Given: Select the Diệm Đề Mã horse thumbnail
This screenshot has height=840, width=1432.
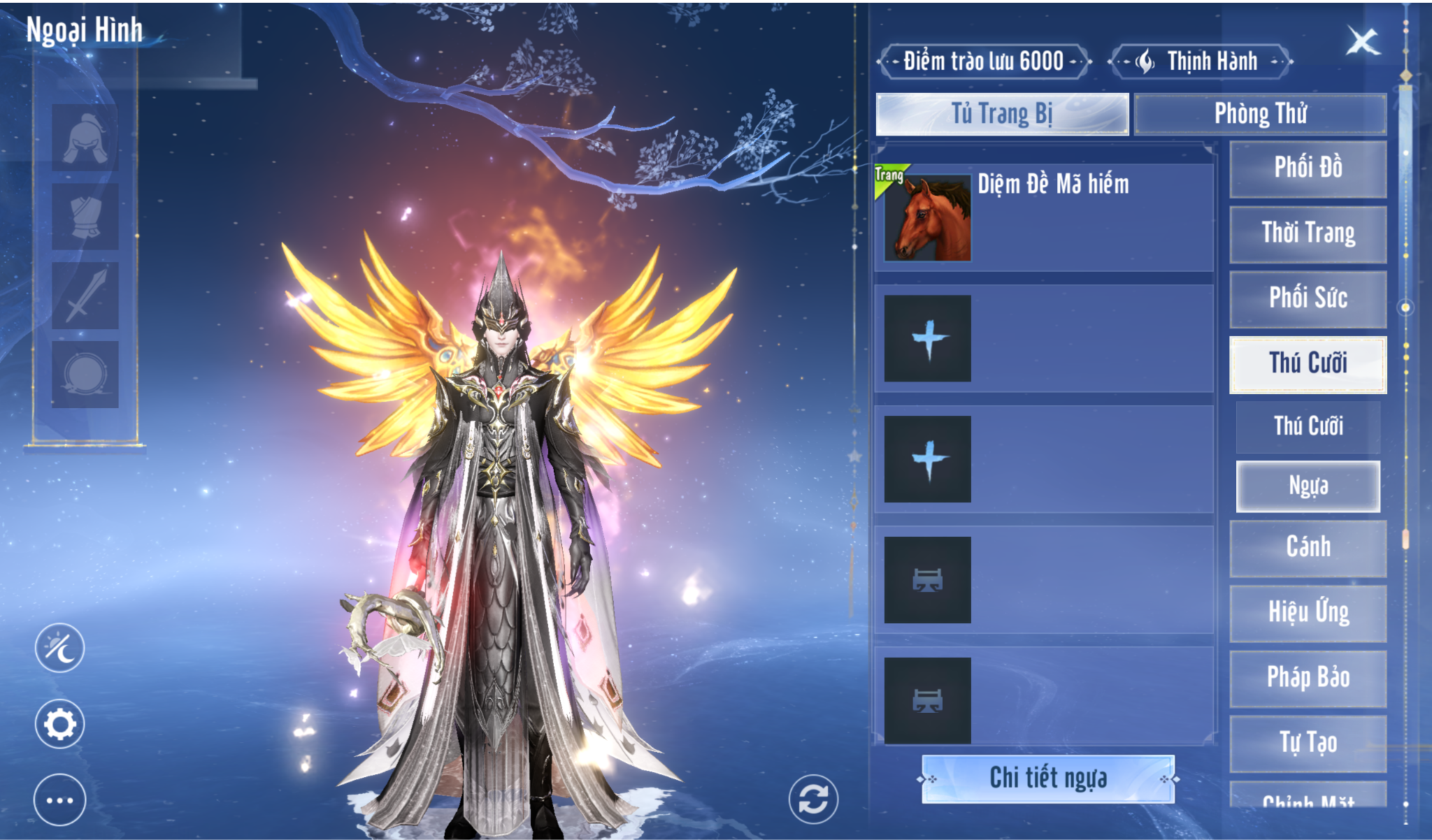Looking at the screenshot, I should (x=927, y=218).
